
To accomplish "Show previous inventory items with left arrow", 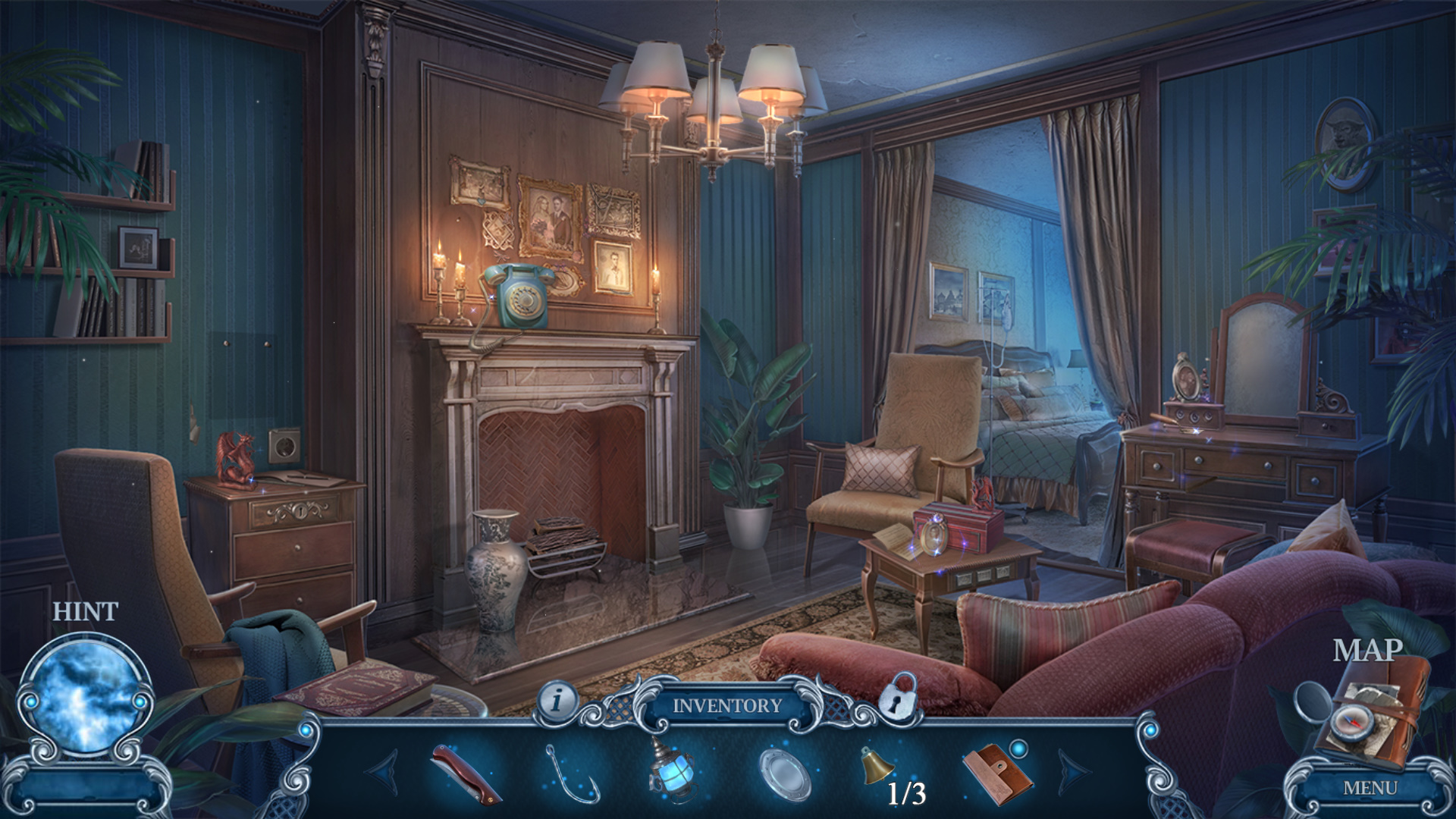I will pos(383,772).
